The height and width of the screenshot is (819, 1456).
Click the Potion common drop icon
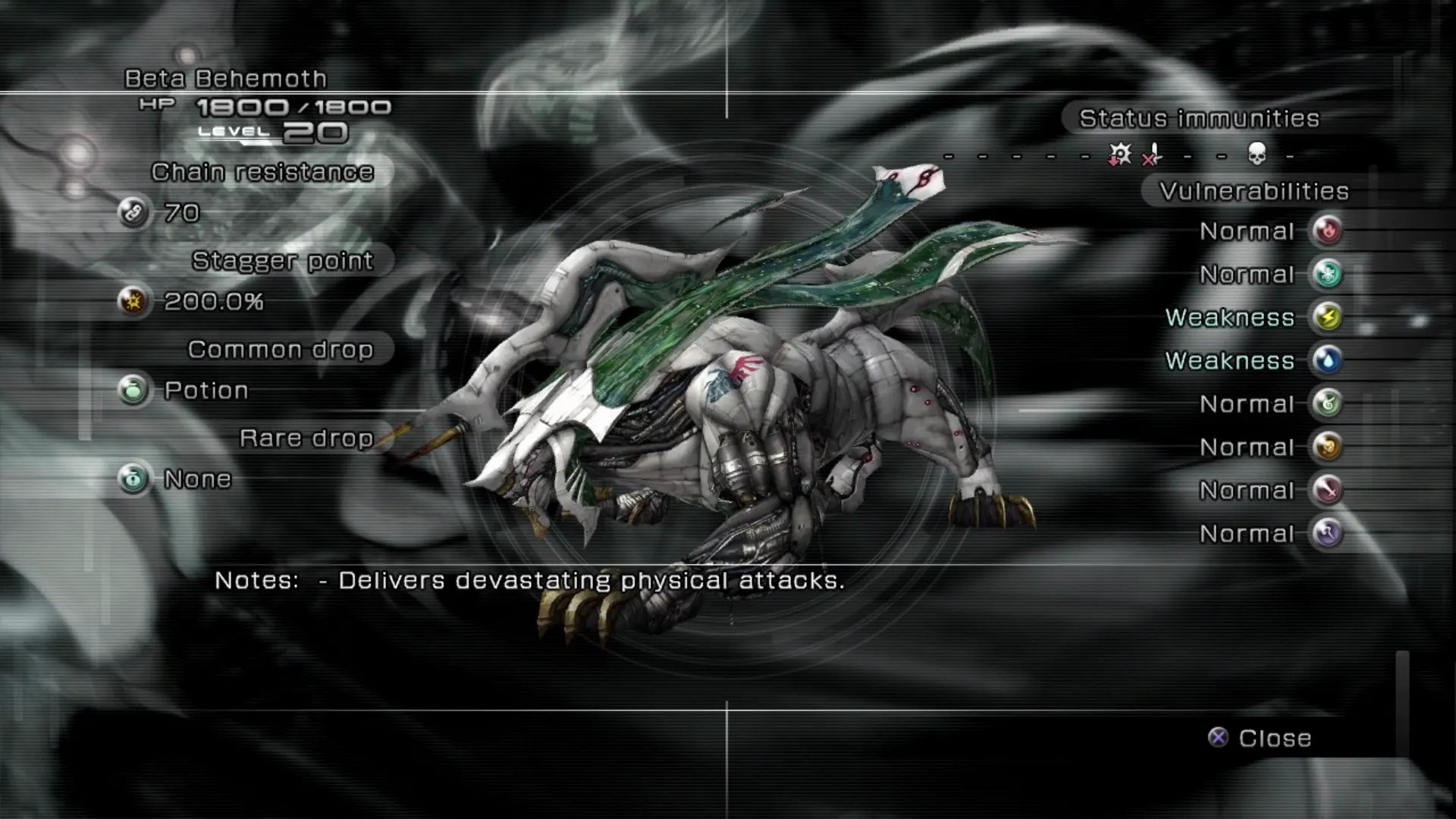pos(133,390)
